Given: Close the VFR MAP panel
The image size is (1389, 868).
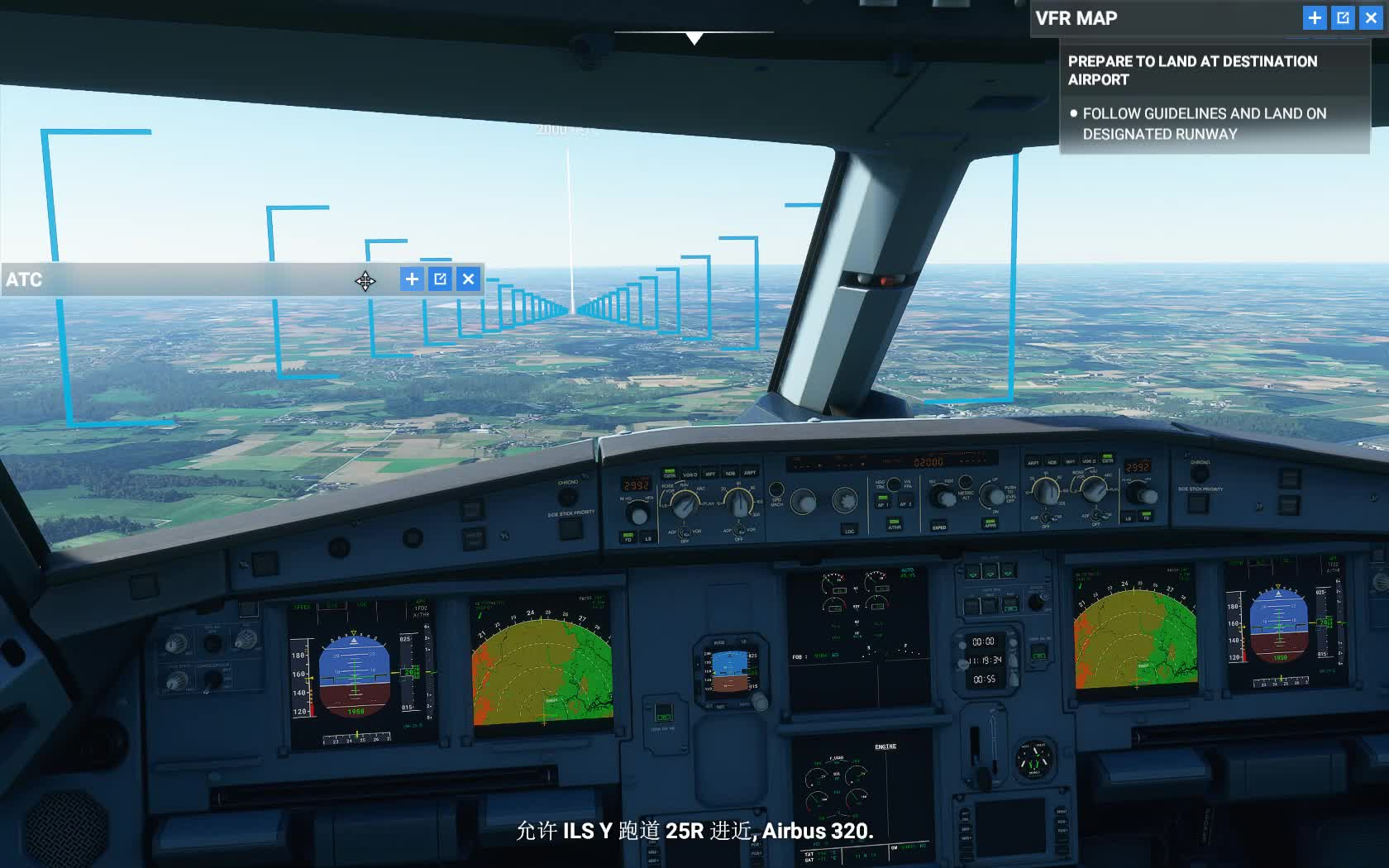Looking at the screenshot, I should click(x=1372, y=18).
